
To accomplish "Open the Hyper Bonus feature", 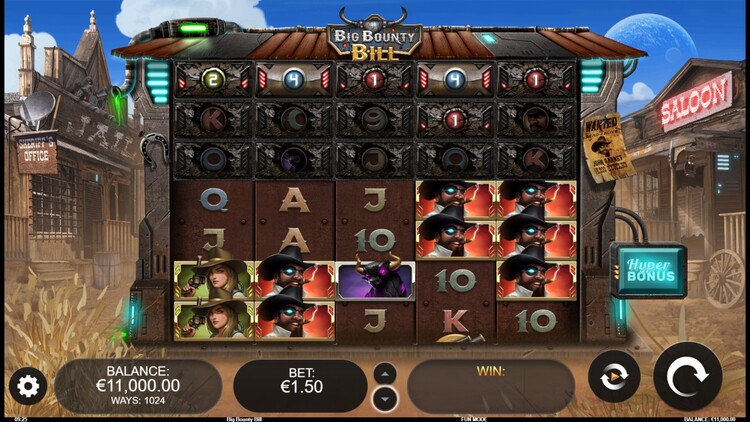I will pyautogui.click(x=649, y=269).
